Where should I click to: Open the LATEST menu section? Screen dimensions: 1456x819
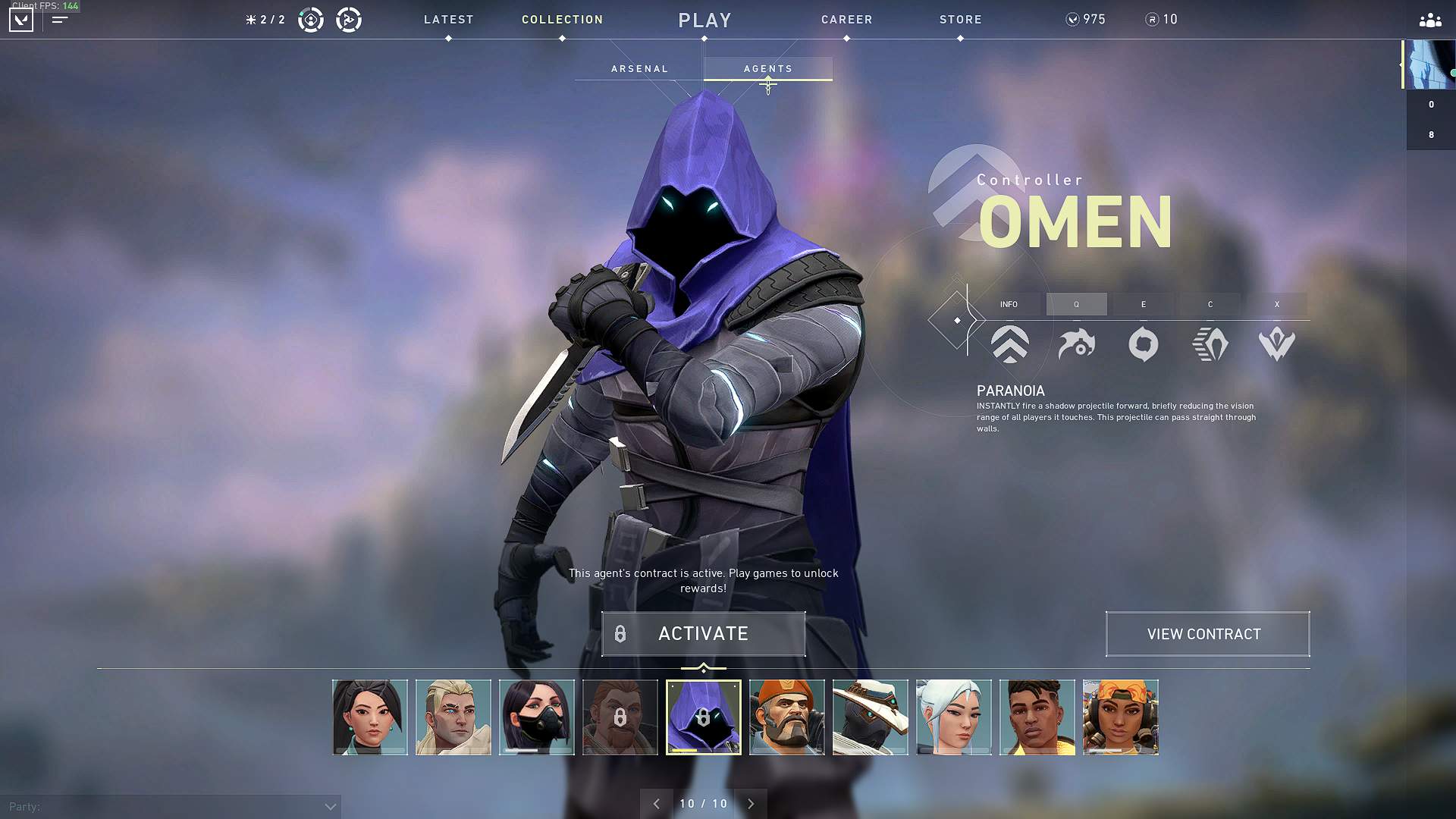point(448,20)
